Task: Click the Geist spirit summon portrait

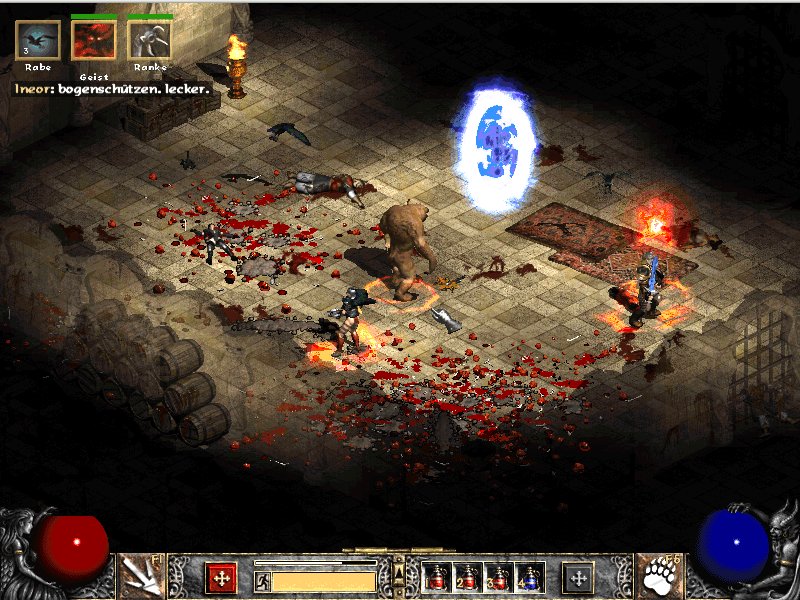Action: pyautogui.click(x=93, y=40)
